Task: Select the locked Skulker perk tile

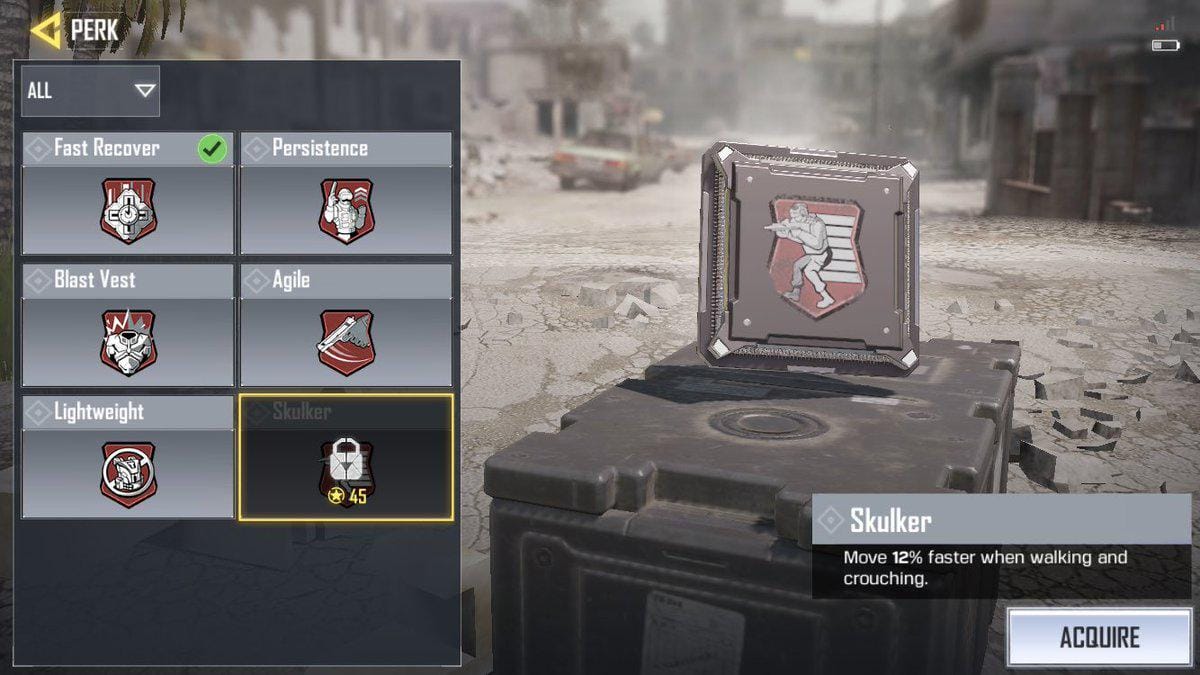Action: click(346, 458)
